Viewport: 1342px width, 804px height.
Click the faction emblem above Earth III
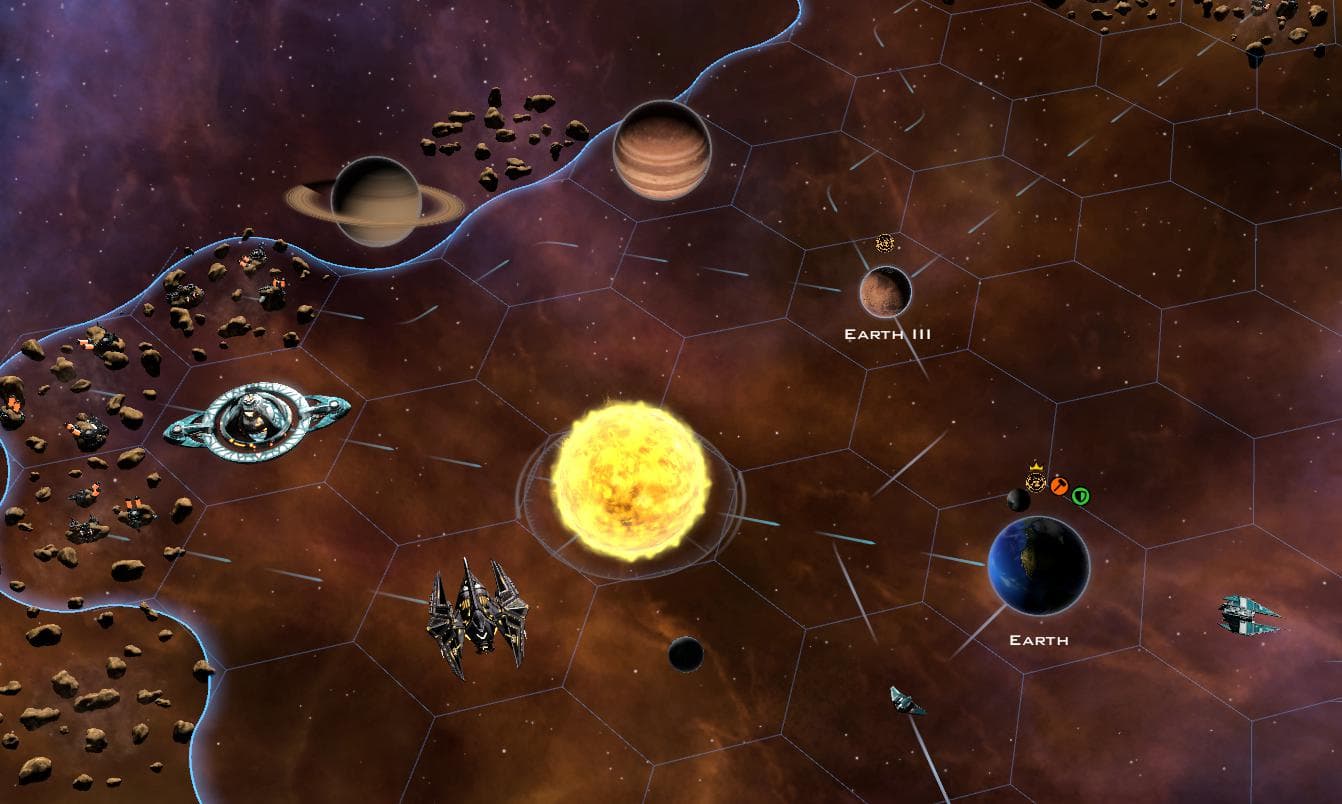point(884,243)
